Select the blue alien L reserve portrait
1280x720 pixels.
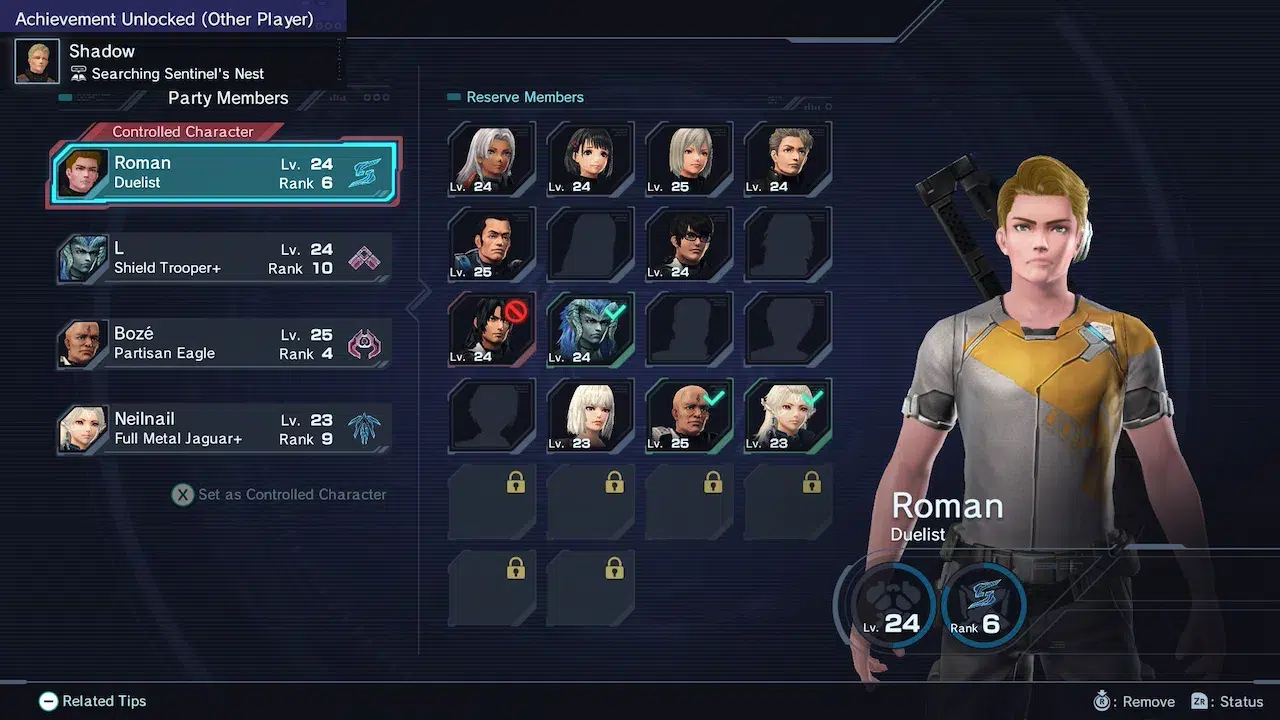[590, 329]
